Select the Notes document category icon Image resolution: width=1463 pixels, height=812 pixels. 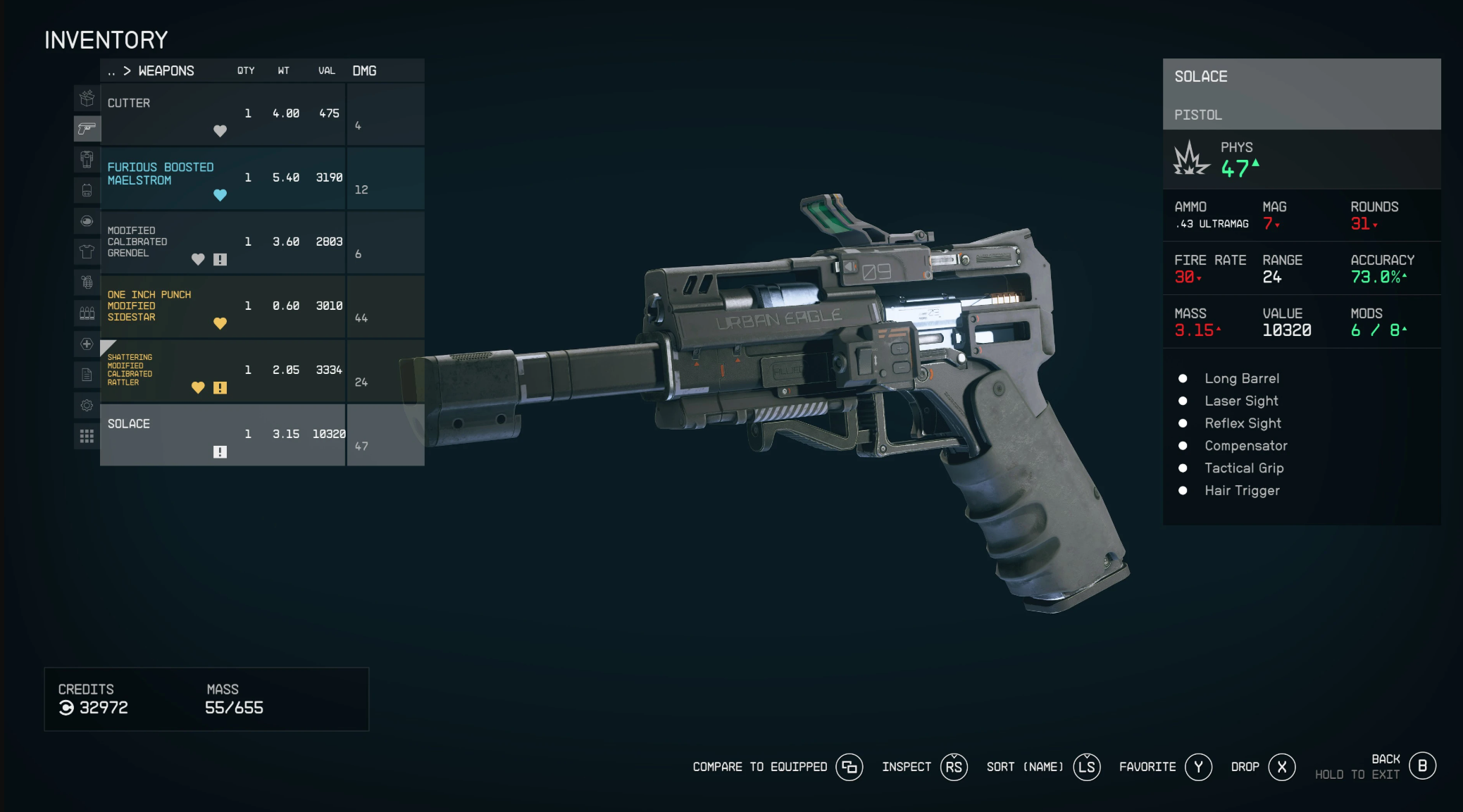87,375
